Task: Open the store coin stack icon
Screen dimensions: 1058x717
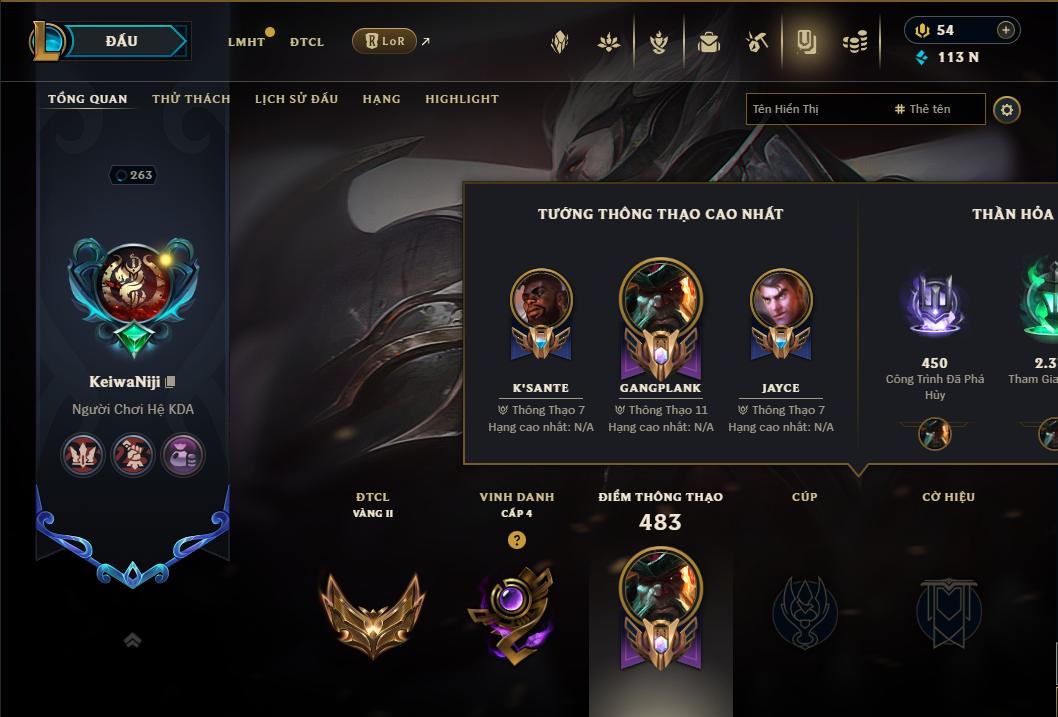Action: coord(854,42)
